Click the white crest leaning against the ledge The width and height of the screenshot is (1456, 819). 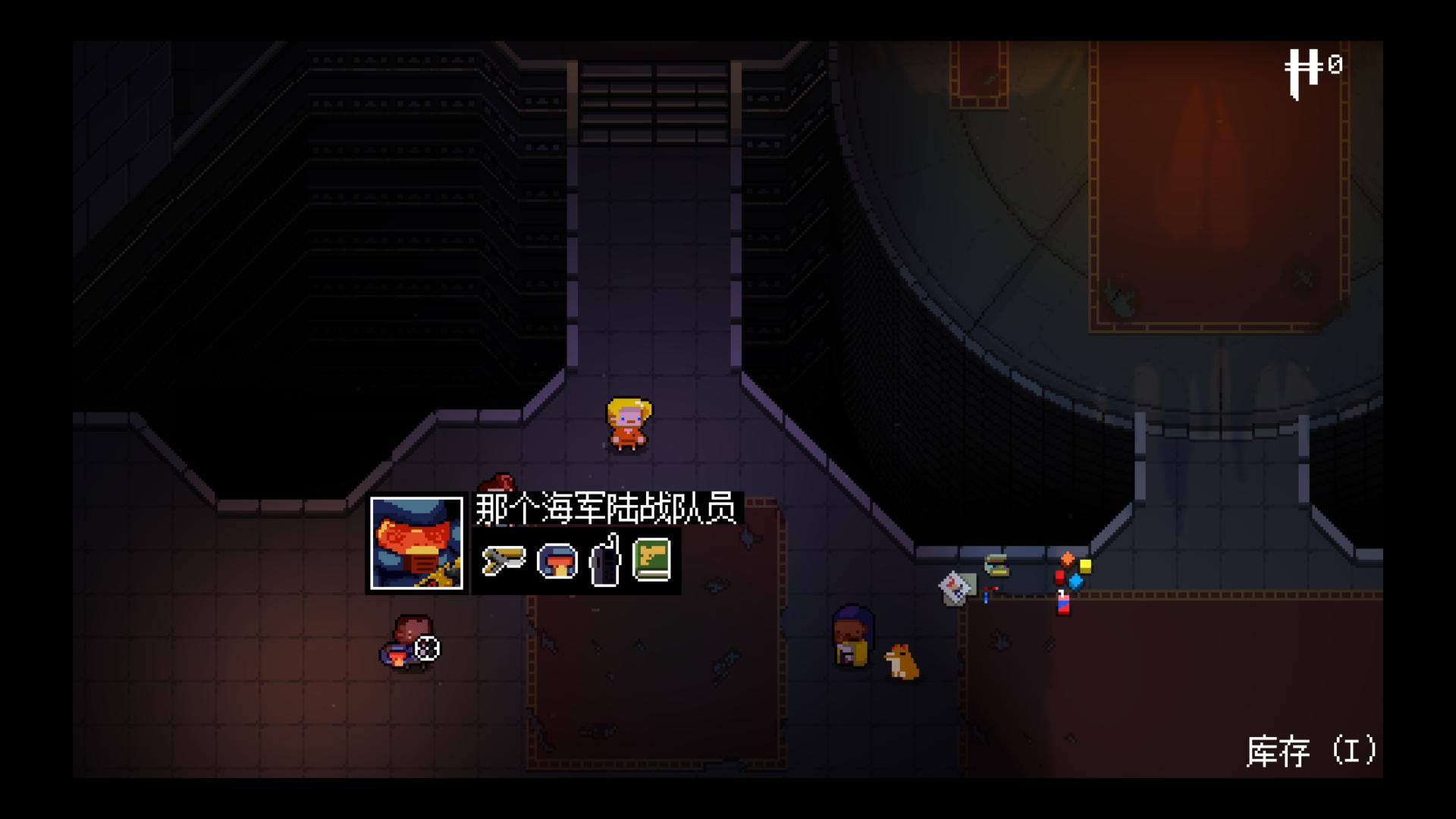click(954, 587)
